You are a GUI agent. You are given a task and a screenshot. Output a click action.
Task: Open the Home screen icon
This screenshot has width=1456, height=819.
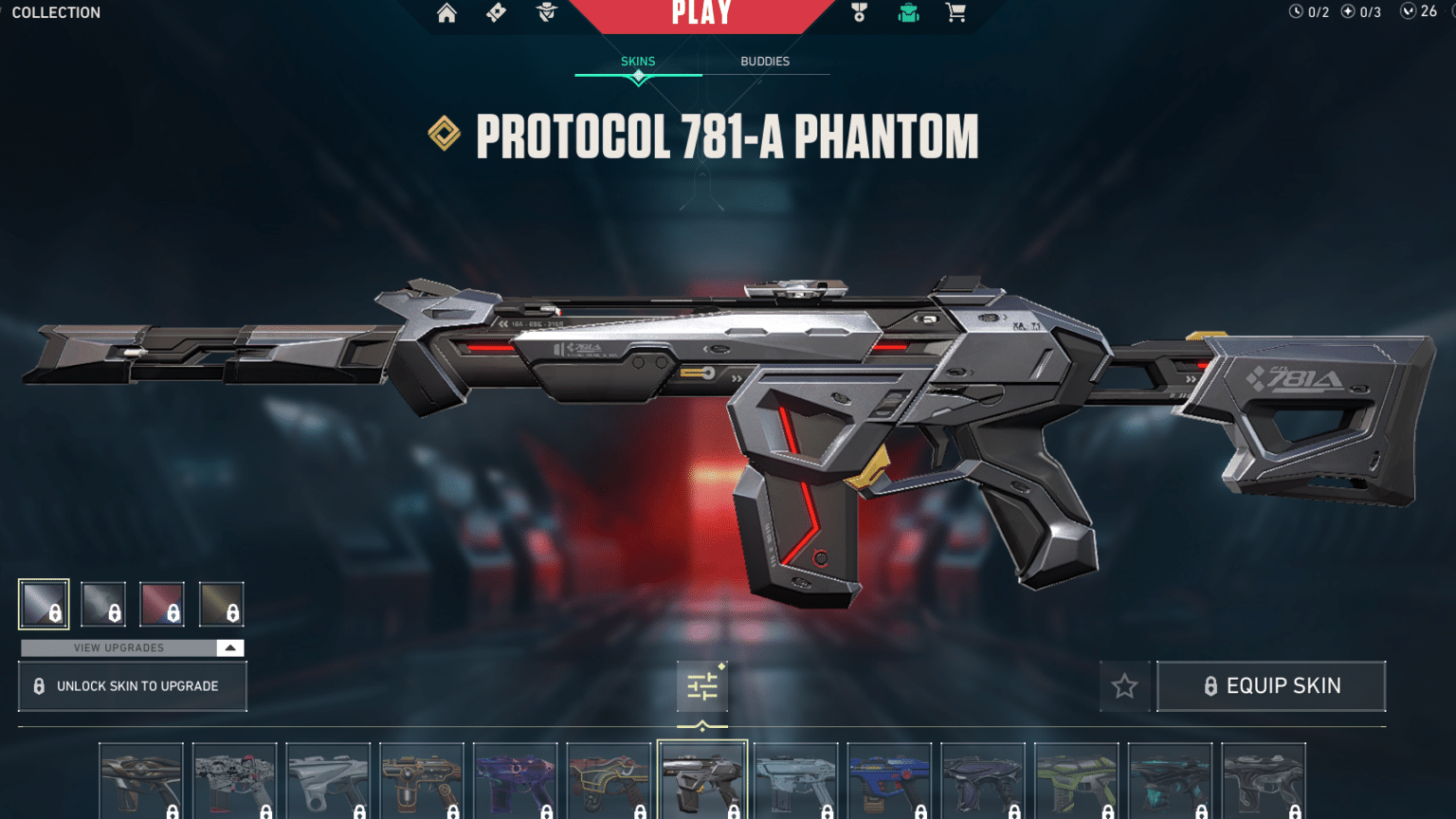point(446,13)
